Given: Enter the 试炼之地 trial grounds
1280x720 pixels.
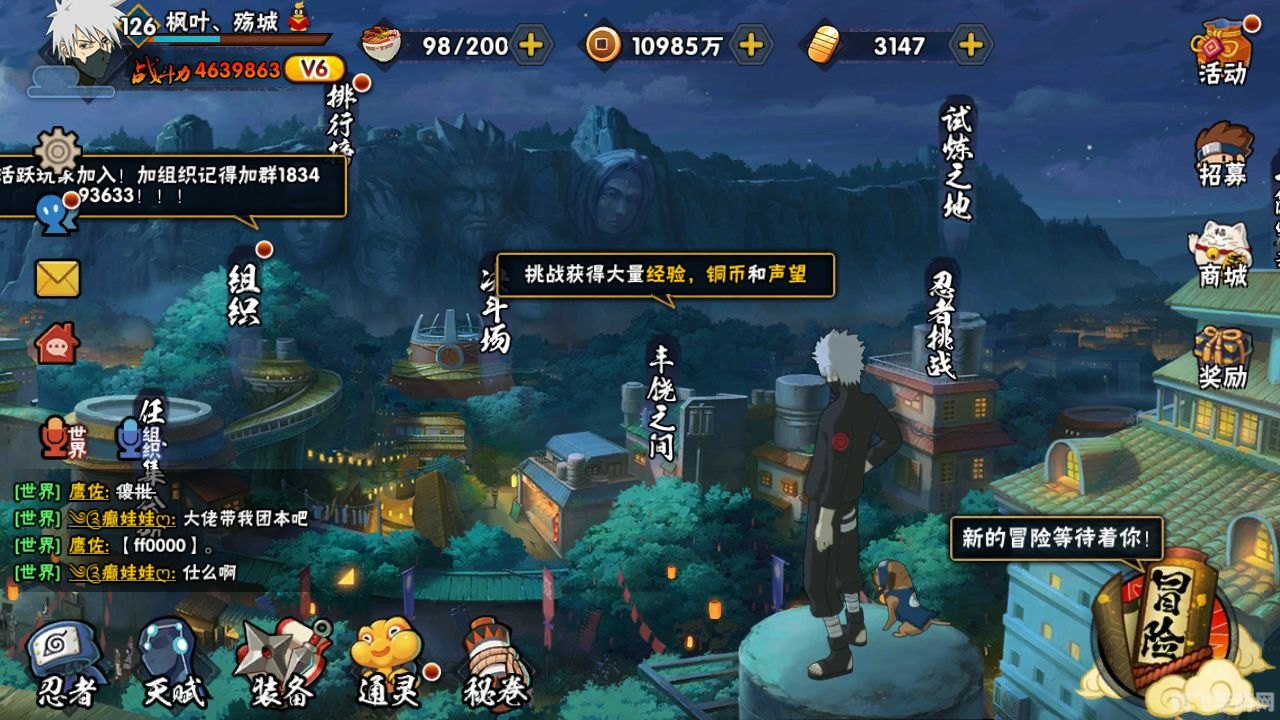Looking at the screenshot, I should [x=955, y=155].
